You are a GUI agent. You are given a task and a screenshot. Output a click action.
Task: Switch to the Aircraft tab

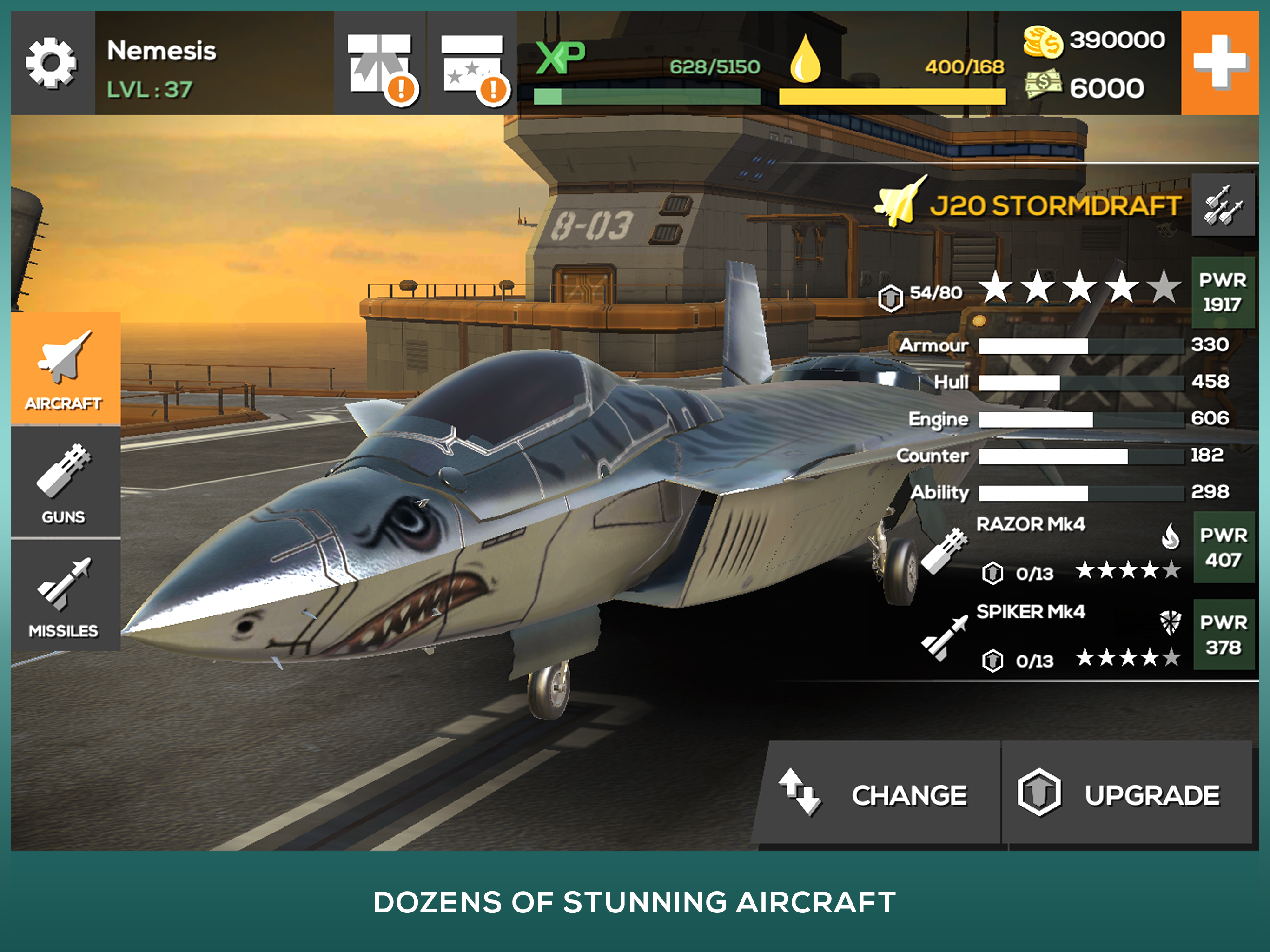pos(65,369)
